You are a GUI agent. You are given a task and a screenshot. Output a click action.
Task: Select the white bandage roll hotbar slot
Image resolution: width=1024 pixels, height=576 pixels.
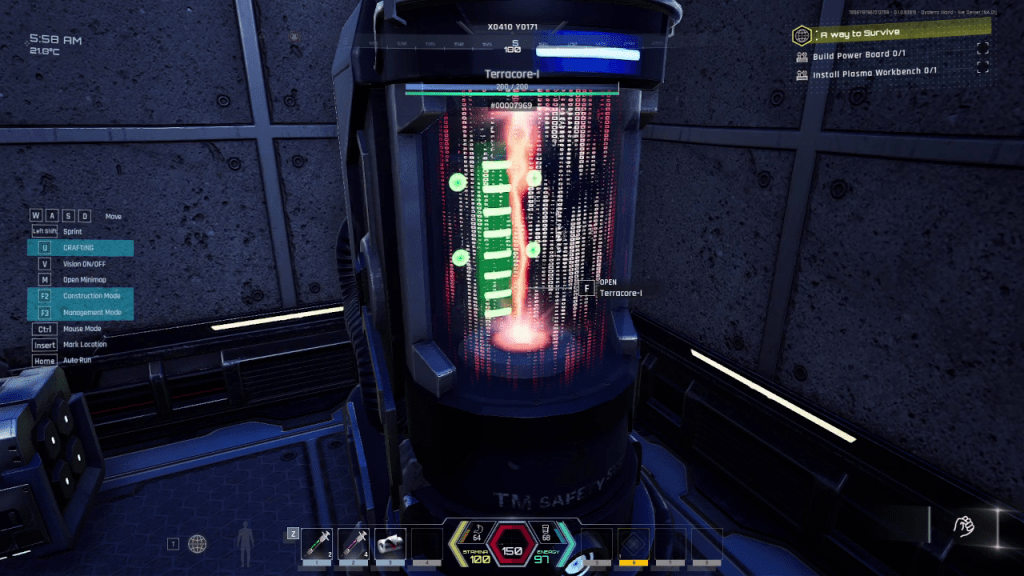click(390, 544)
